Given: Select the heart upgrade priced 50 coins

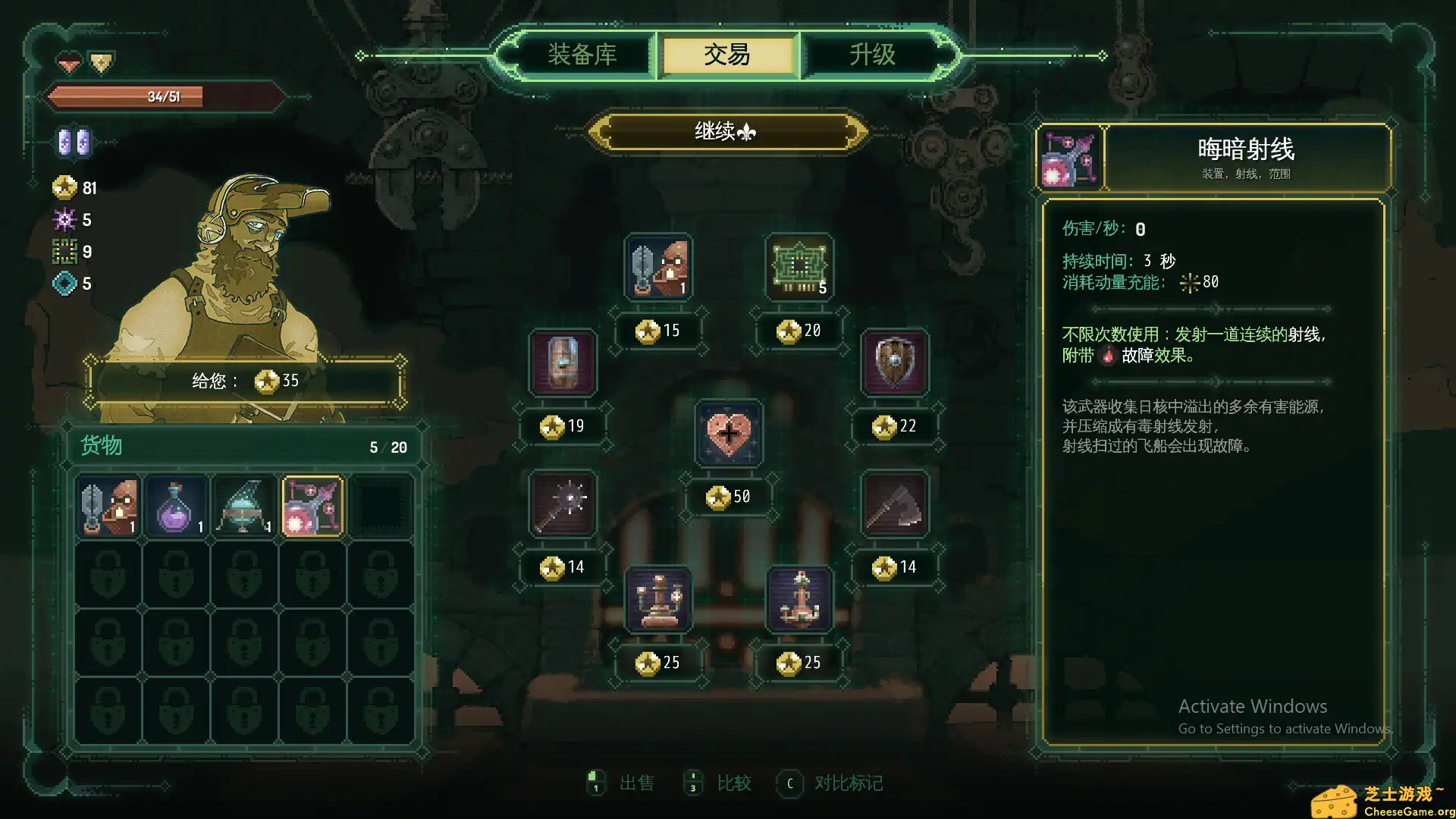Looking at the screenshot, I should pos(730,435).
